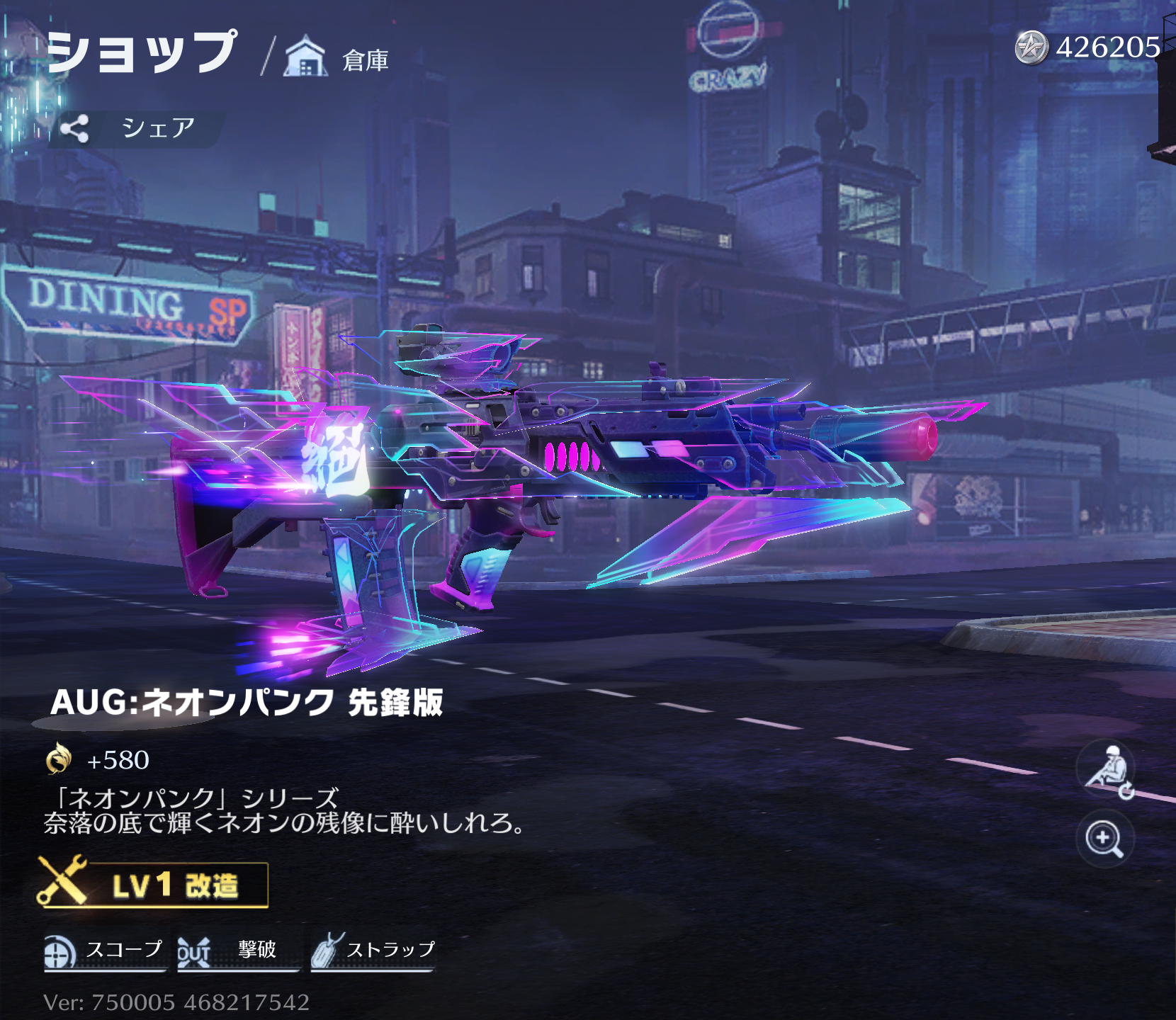The image size is (1176, 1020).
Task: Click the silver star currency icon
Action: pyautogui.click(x=1031, y=48)
